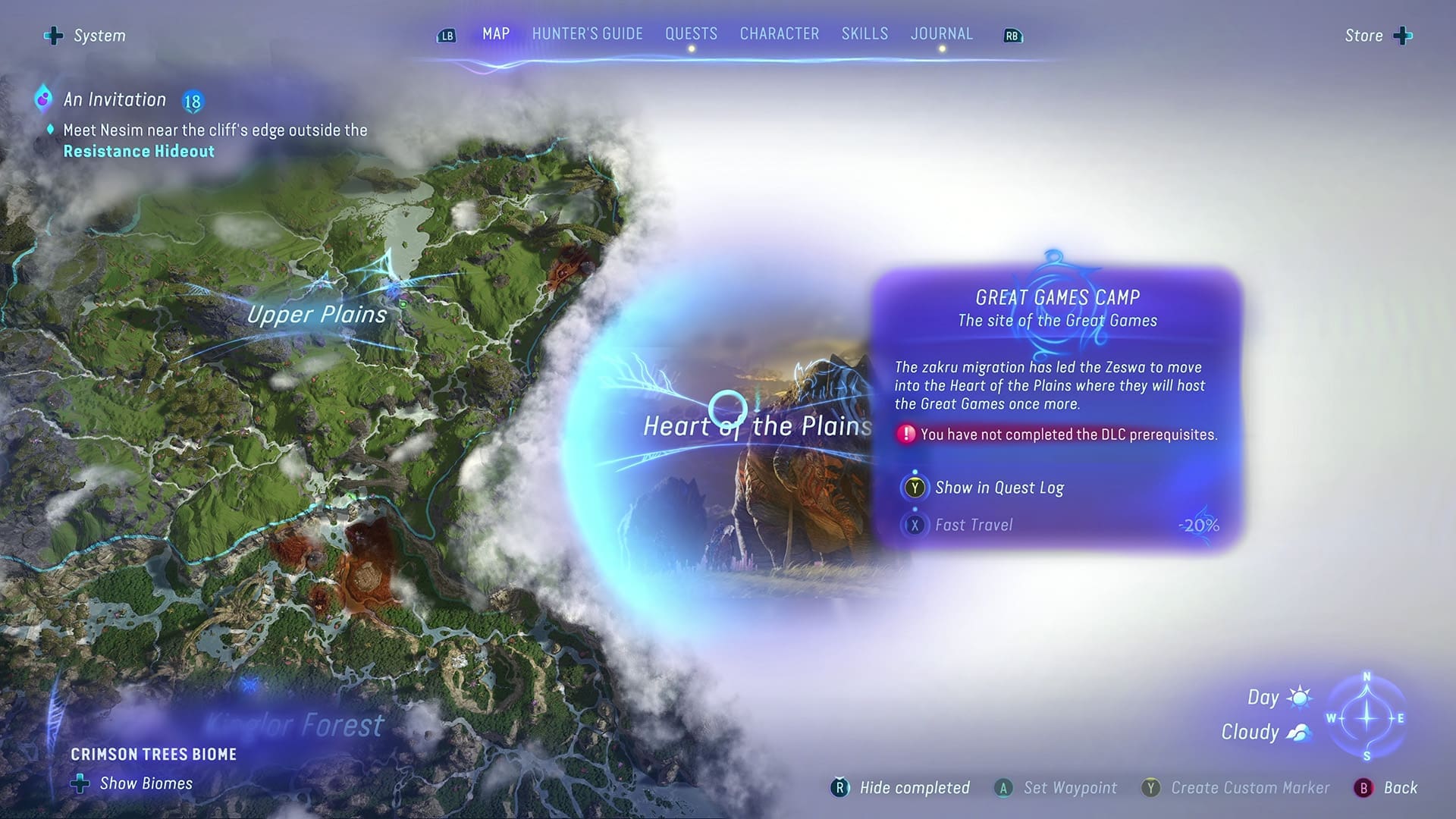Image resolution: width=1456 pixels, height=819 pixels.
Task: Choose Fast Travel to Great Games Camp
Action: (973, 525)
